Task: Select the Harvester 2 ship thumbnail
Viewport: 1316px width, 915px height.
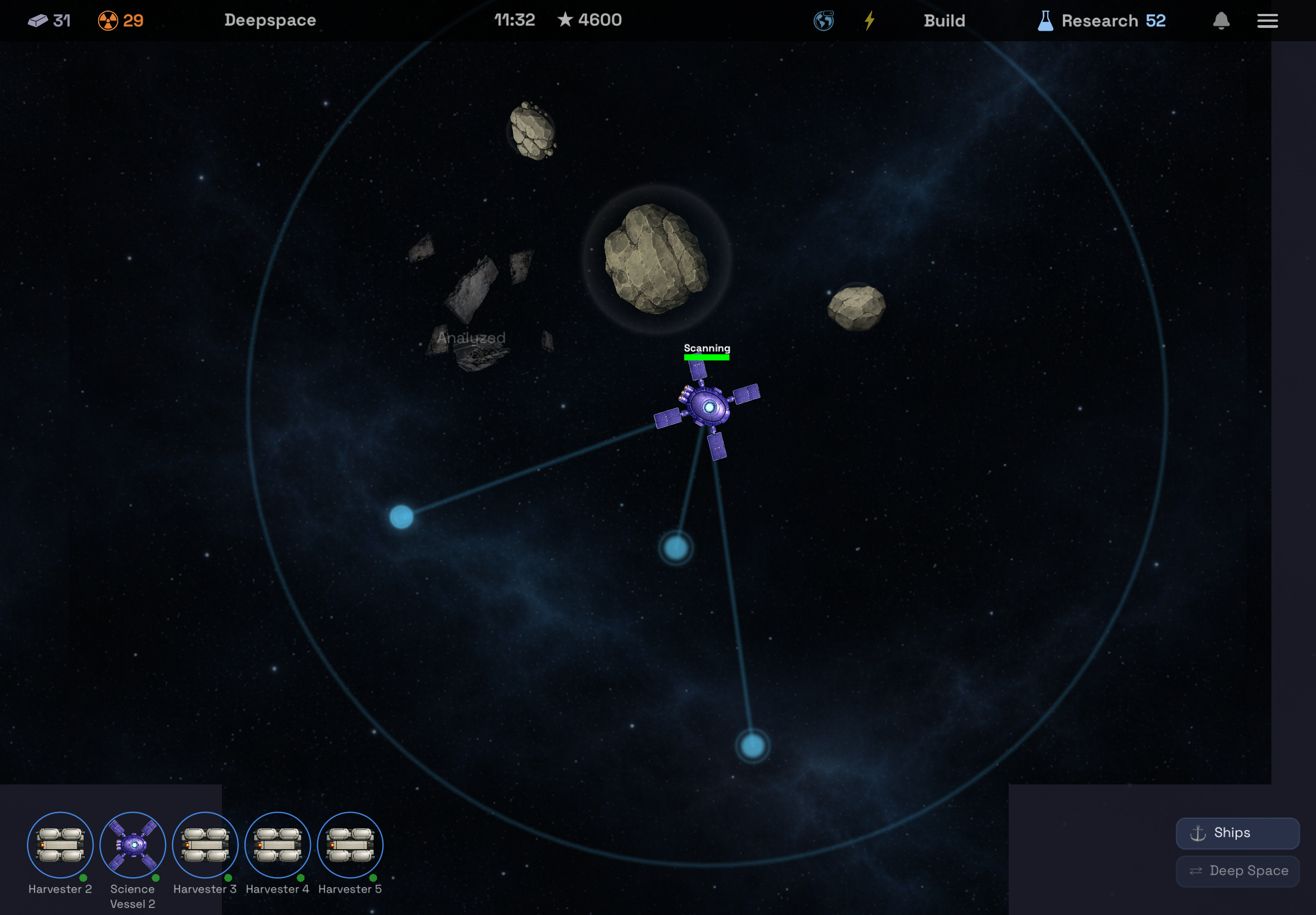Action: [x=60, y=844]
